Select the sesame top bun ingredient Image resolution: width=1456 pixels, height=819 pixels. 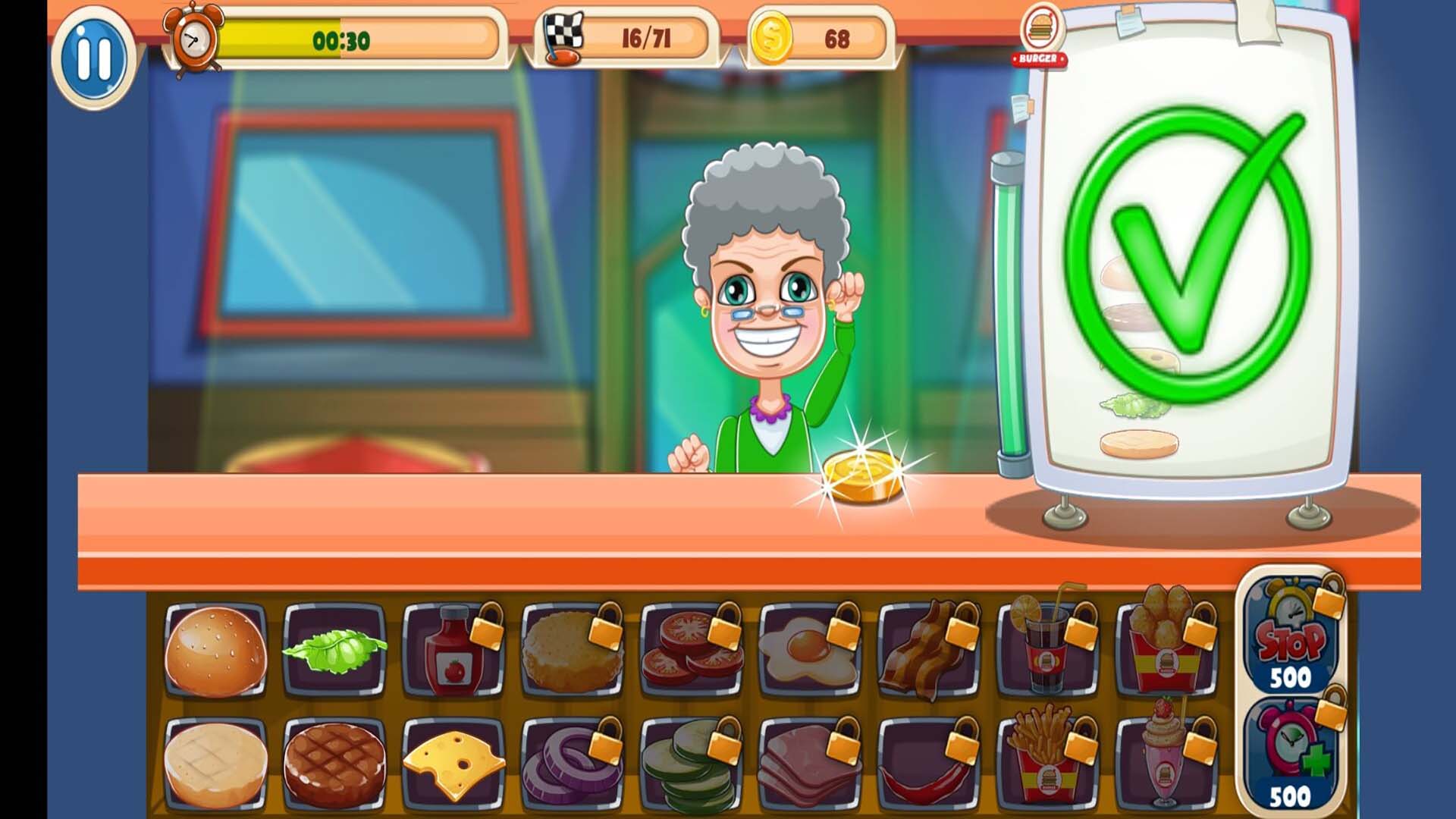point(215,651)
